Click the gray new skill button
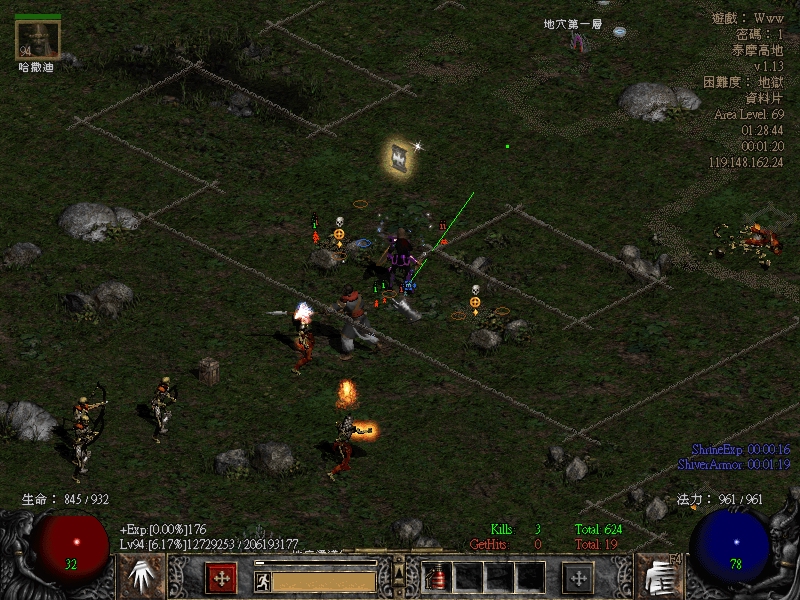Image resolution: width=800 pixels, height=600 pixels. click(x=578, y=577)
